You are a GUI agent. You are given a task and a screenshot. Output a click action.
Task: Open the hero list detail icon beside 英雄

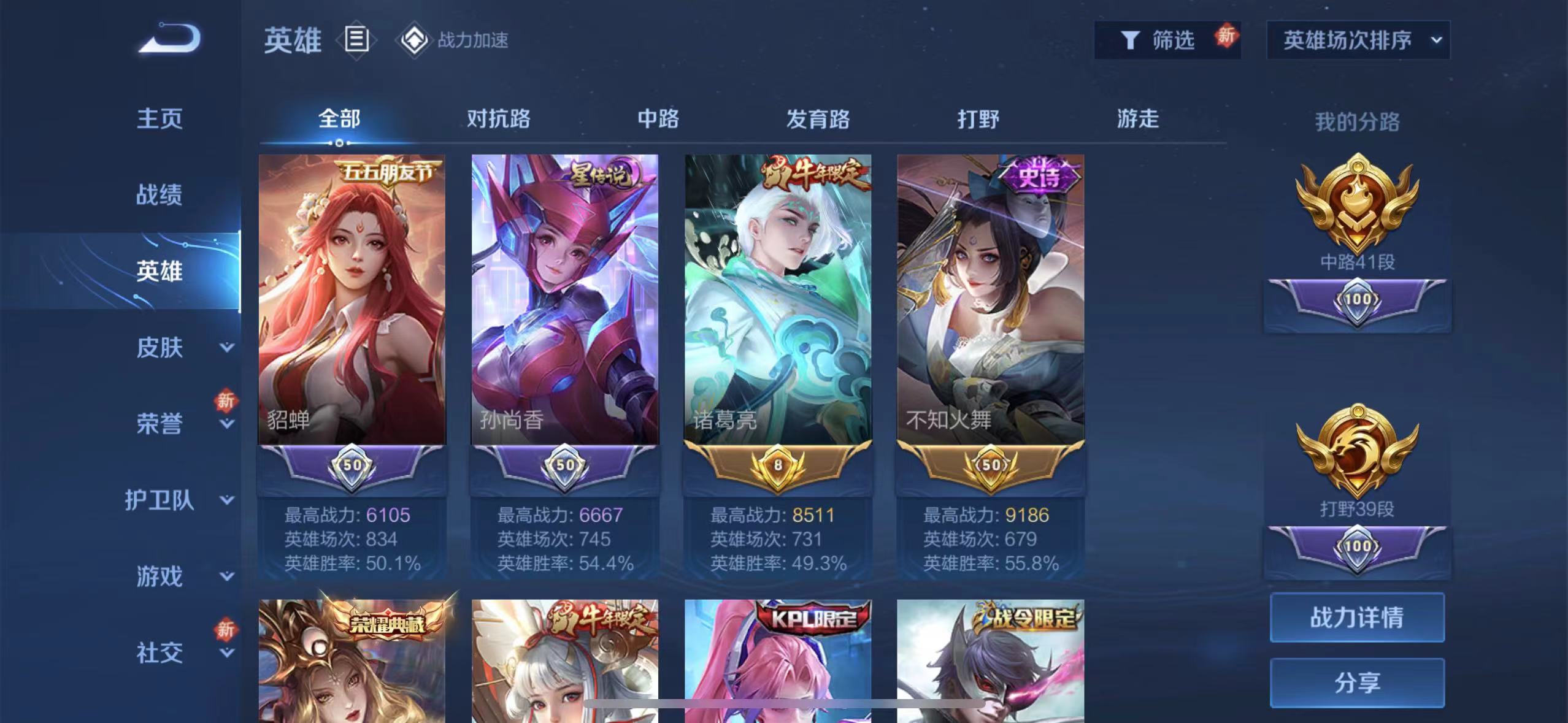[x=355, y=40]
